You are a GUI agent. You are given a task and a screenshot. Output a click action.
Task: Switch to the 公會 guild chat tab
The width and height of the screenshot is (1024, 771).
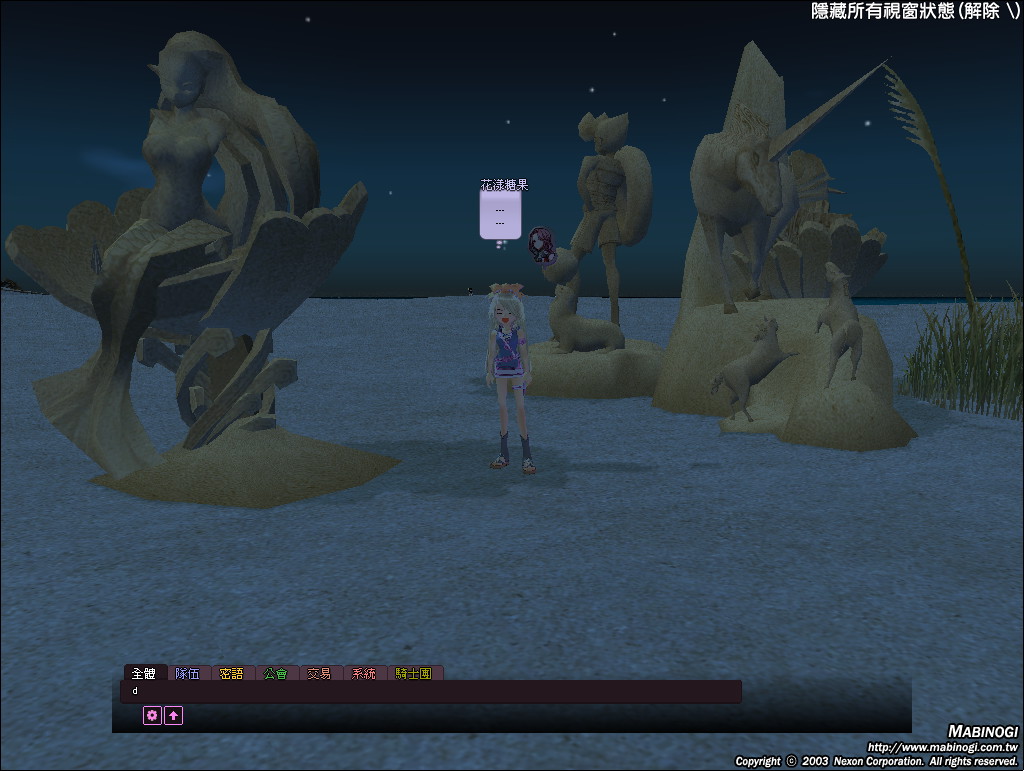[x=276, y=674]
